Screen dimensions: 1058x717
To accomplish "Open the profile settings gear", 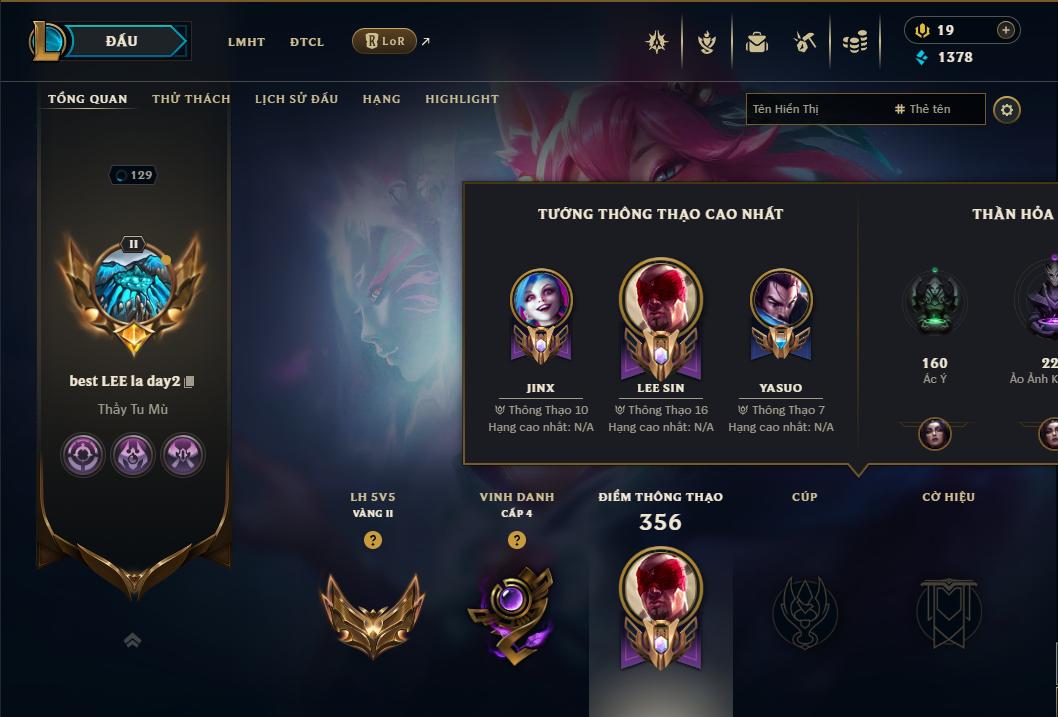I will [x=1007, y=110].
